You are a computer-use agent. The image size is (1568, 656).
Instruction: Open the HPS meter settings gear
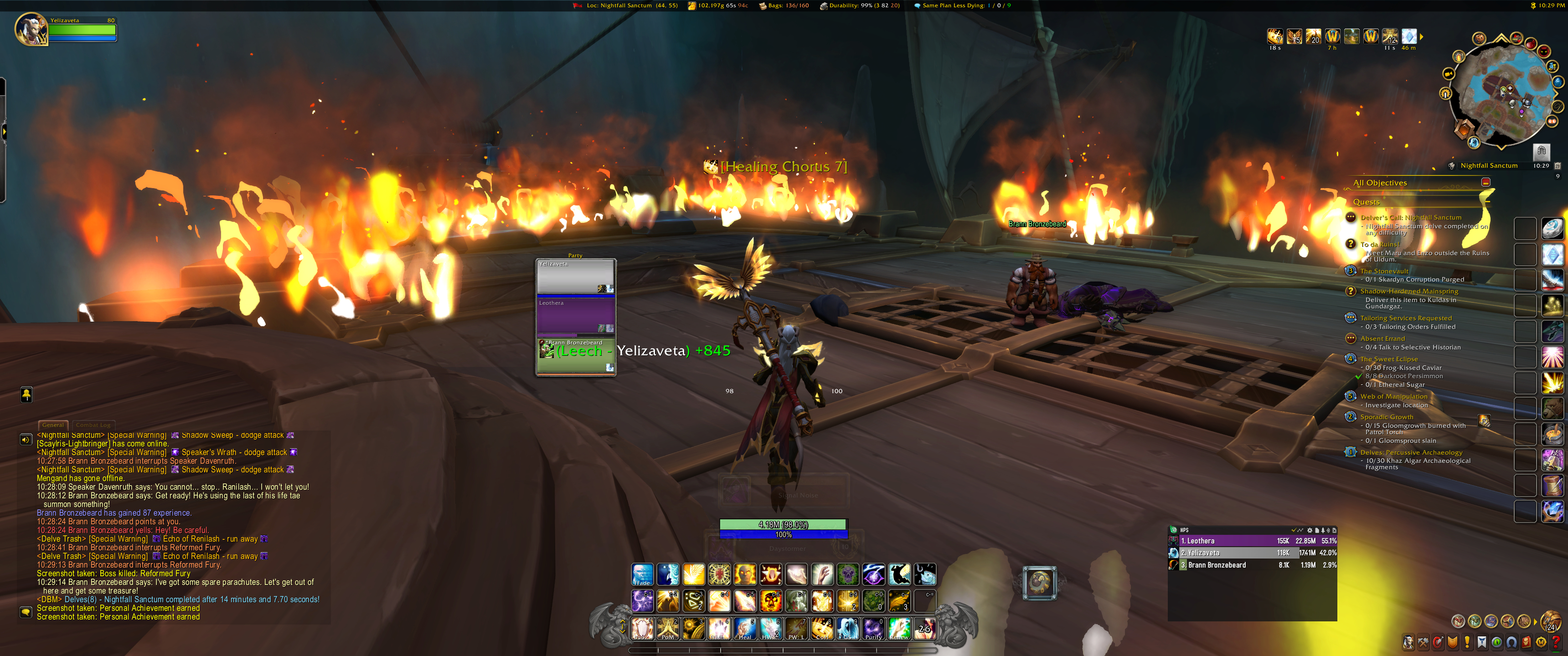[x=1310, y=530]
